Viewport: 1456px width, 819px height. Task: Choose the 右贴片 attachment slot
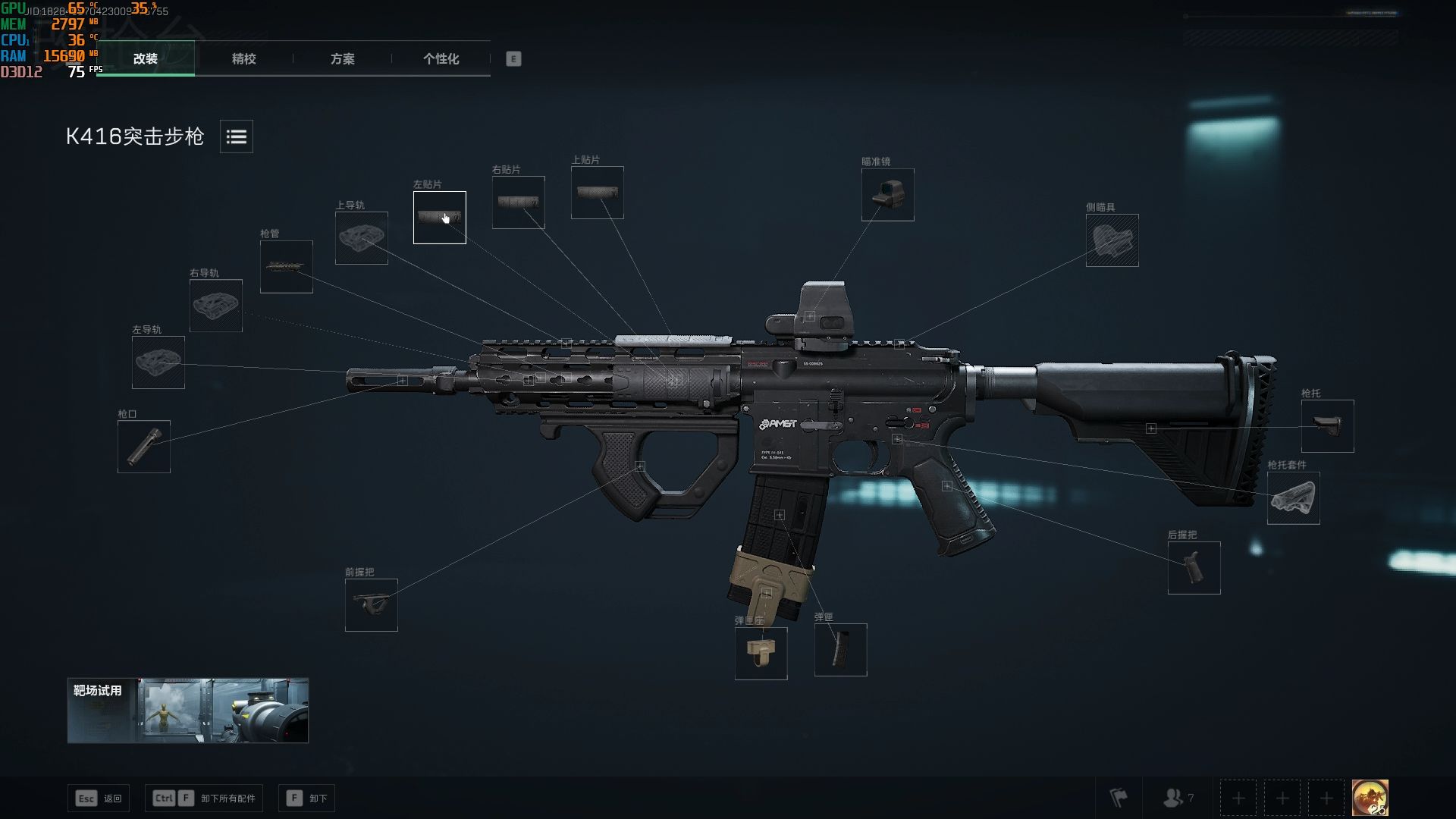[518, 202]
